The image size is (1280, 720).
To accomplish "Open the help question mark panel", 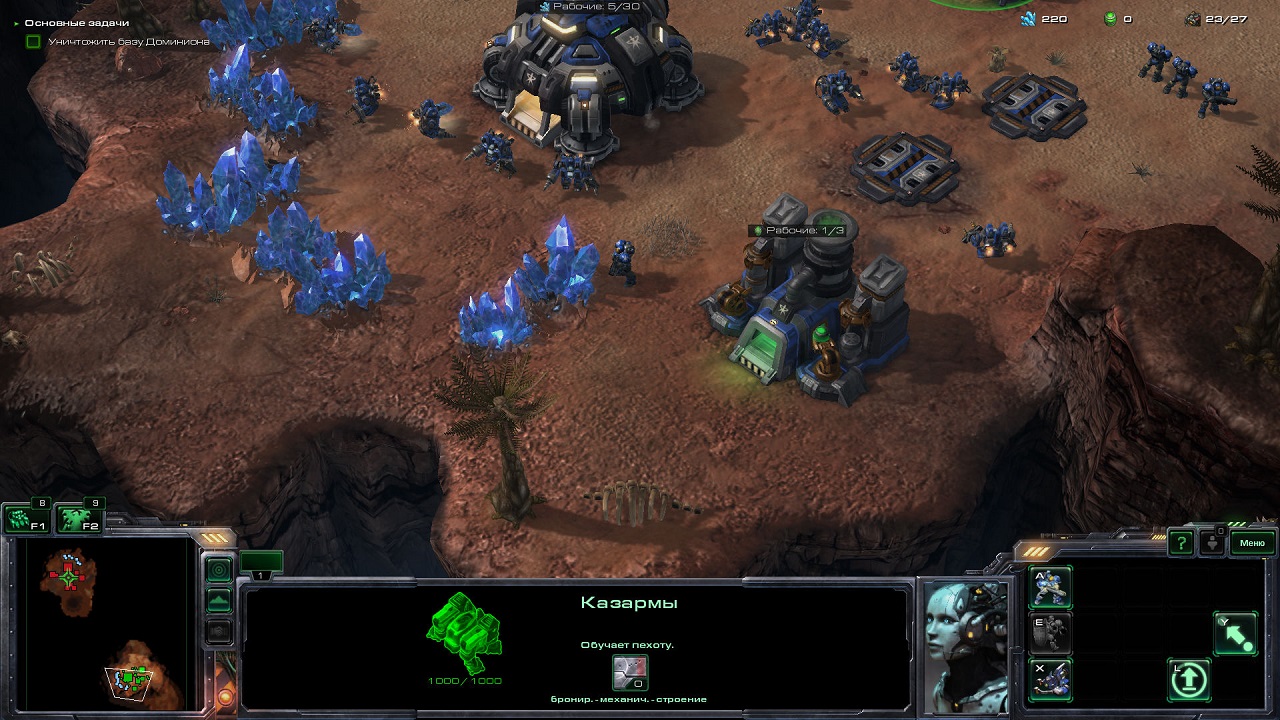I will [x=1181, y=543].
